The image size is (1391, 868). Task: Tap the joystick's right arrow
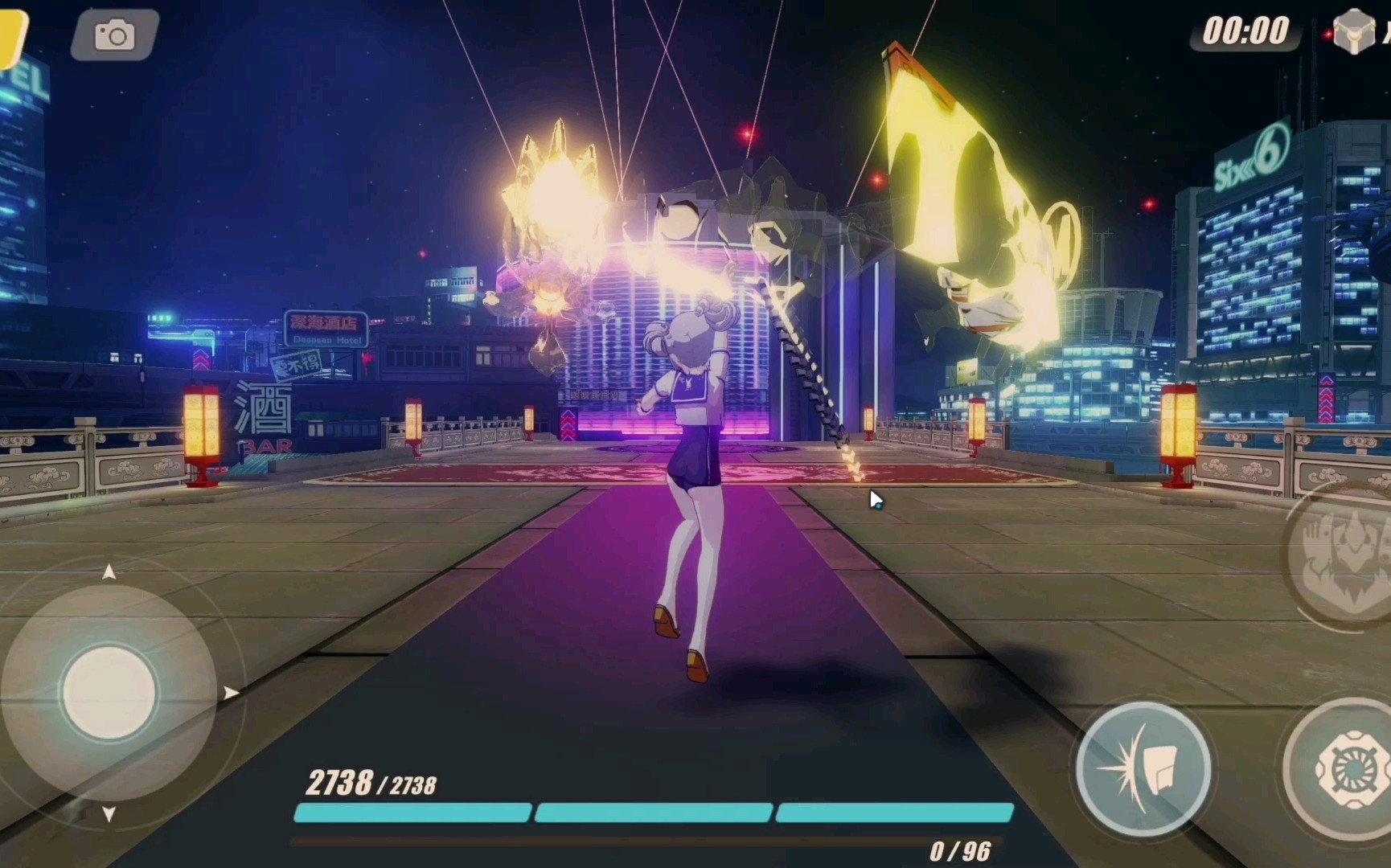click(x=232, y=693)
